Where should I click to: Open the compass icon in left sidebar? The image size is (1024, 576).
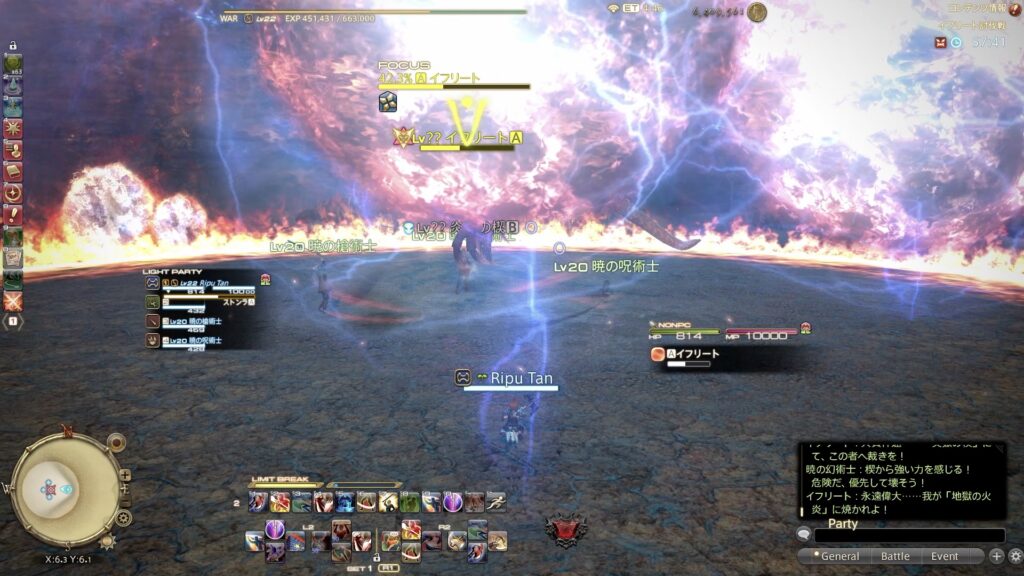tap(13, 194)
